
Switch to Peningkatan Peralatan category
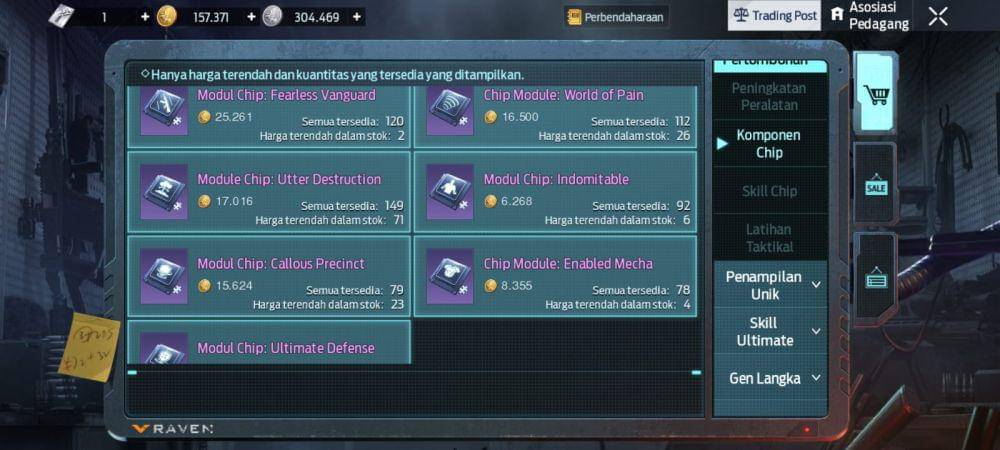(x=769, y=96)
